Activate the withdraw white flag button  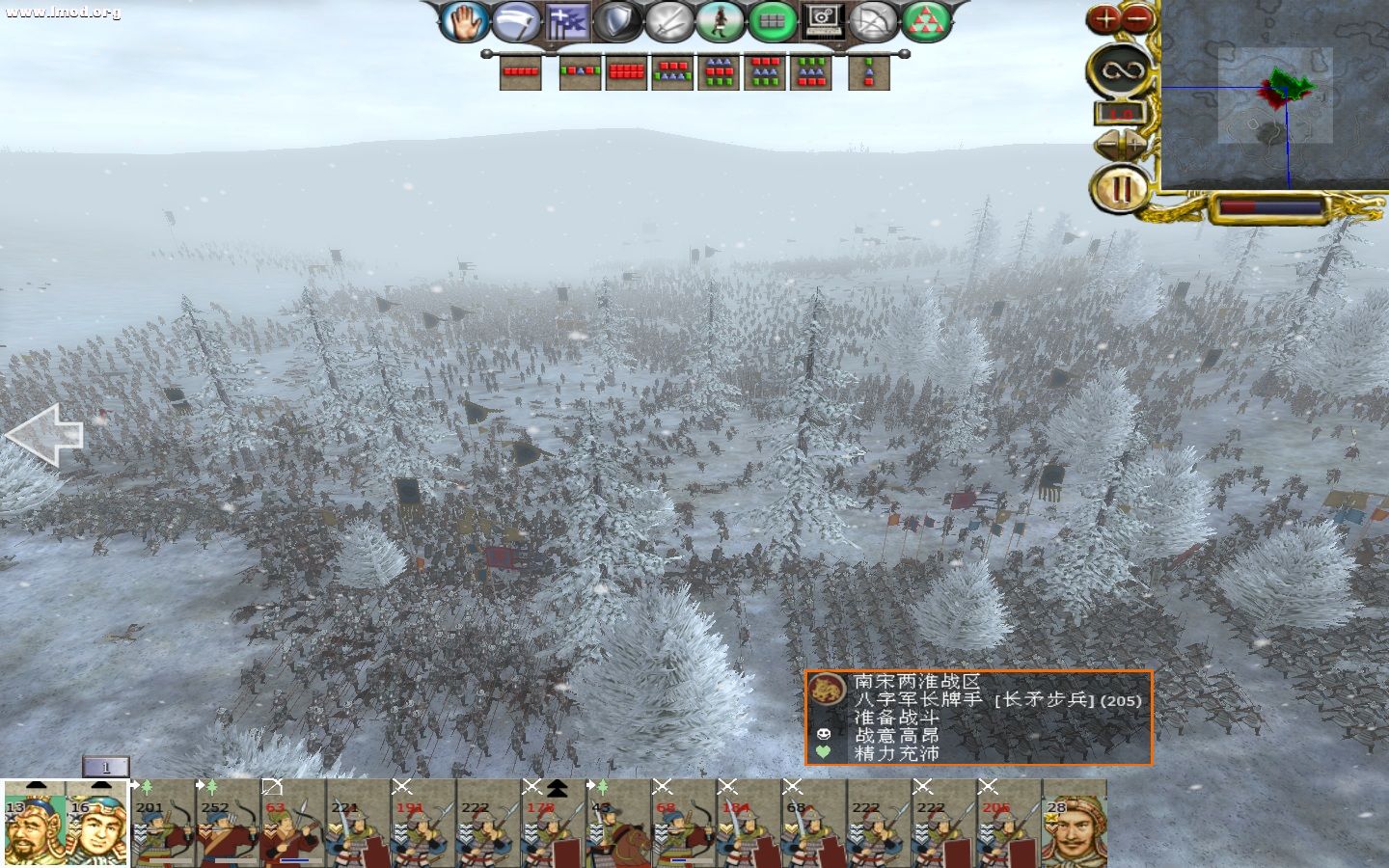[516, 21]
